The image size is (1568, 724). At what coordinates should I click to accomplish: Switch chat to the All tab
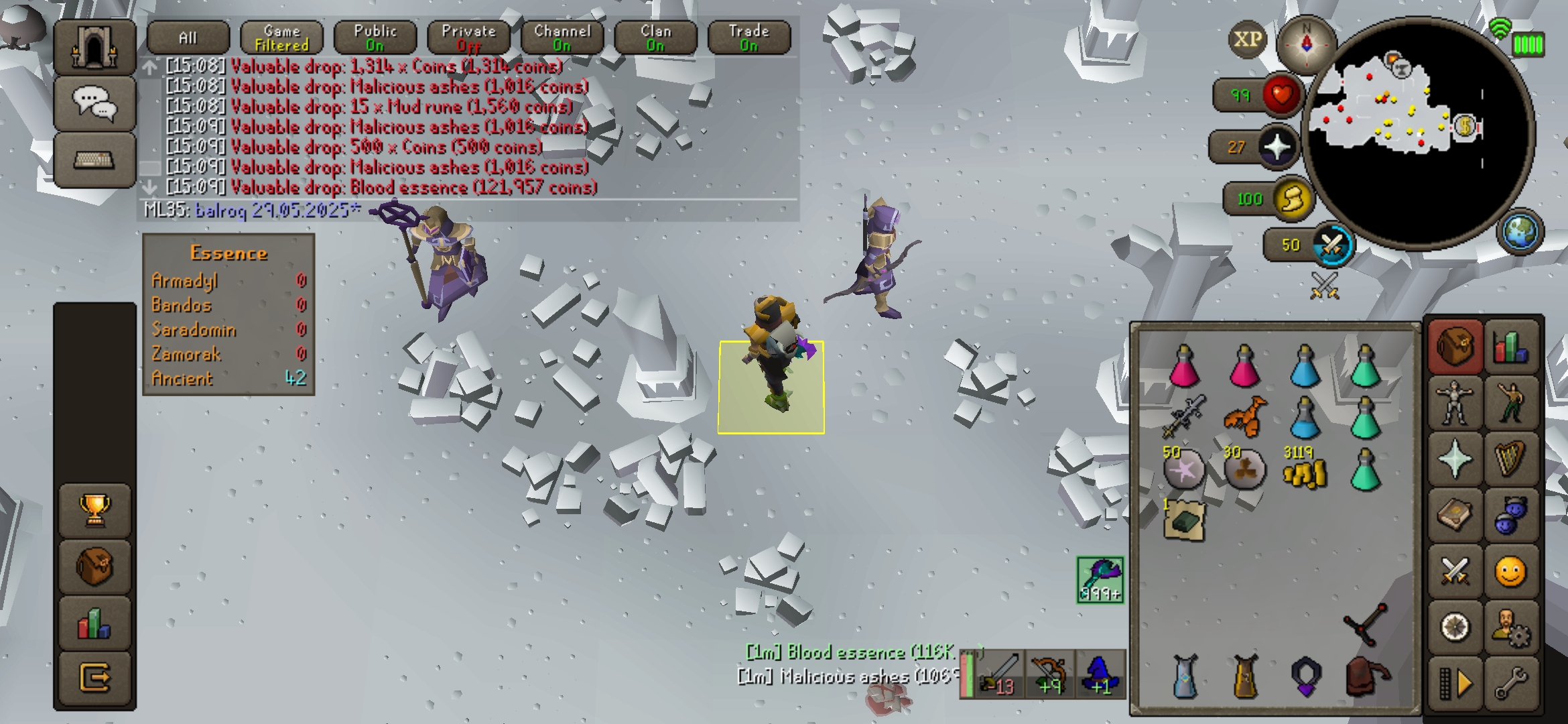[188, 38]
